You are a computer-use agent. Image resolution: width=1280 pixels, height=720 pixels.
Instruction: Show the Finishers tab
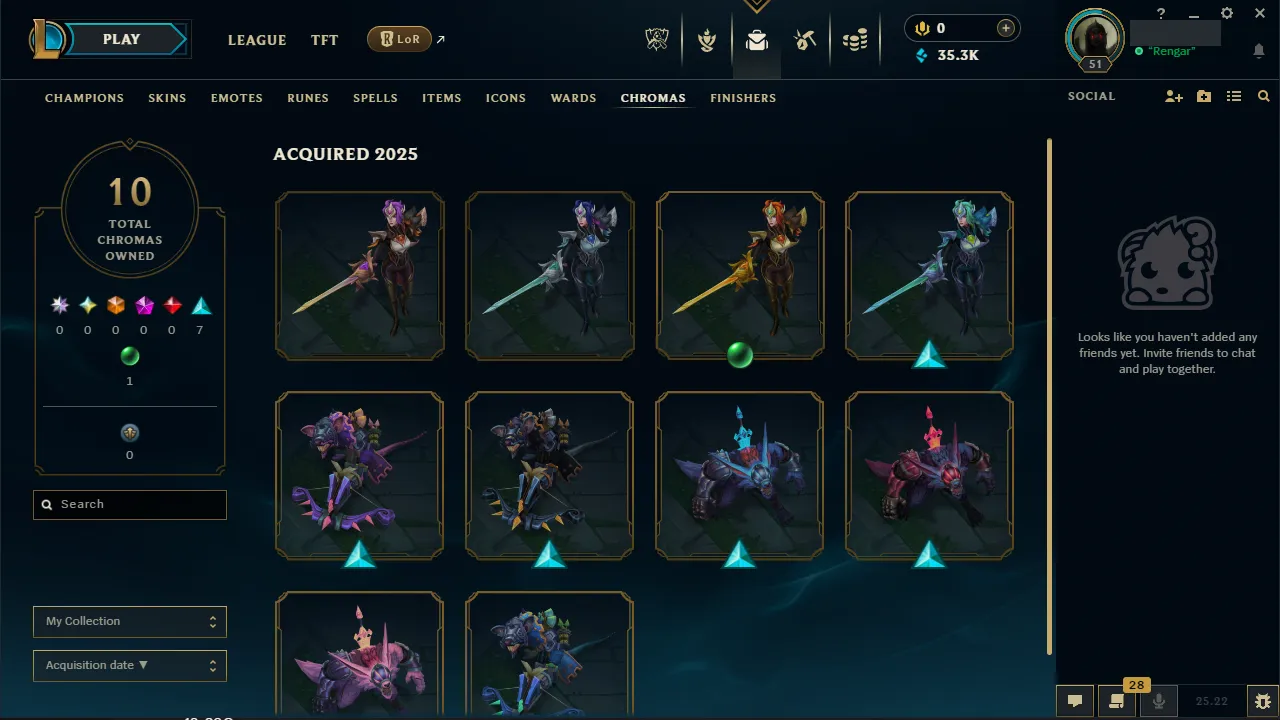point(743,98)
